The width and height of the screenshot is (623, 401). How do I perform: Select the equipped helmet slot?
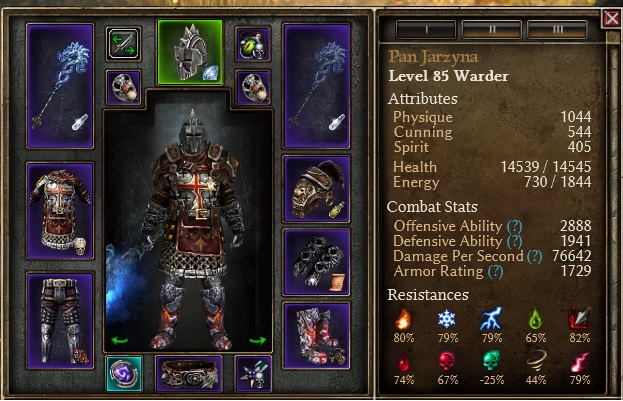click(190, 51)
